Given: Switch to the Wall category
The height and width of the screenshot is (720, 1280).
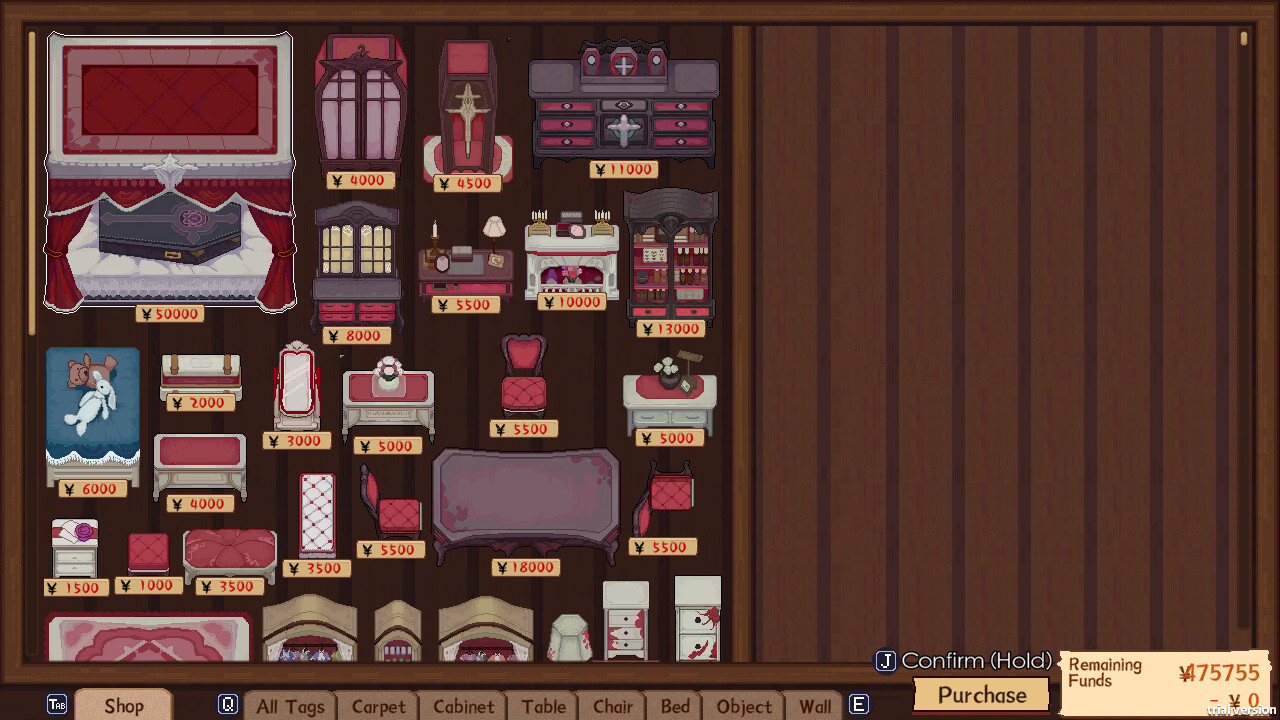Looking at the screenshot, I should click(816, 707).
